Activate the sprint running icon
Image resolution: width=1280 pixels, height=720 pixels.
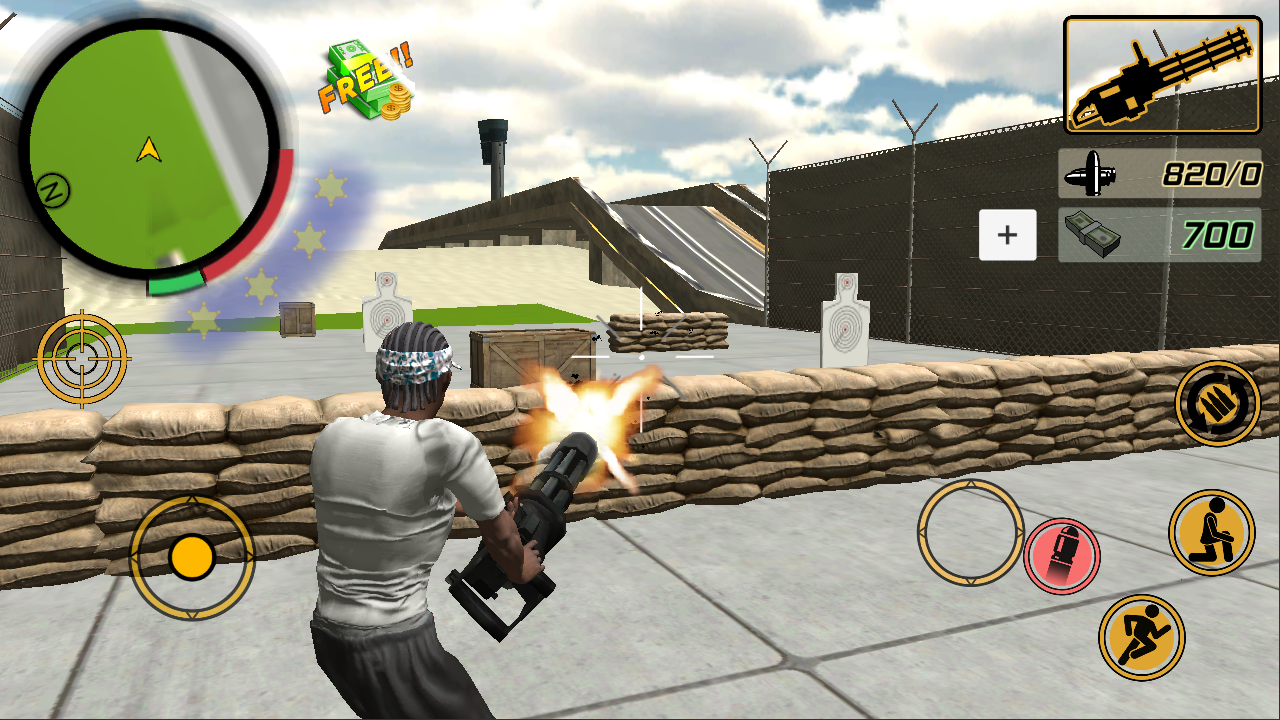[1140, 639]
